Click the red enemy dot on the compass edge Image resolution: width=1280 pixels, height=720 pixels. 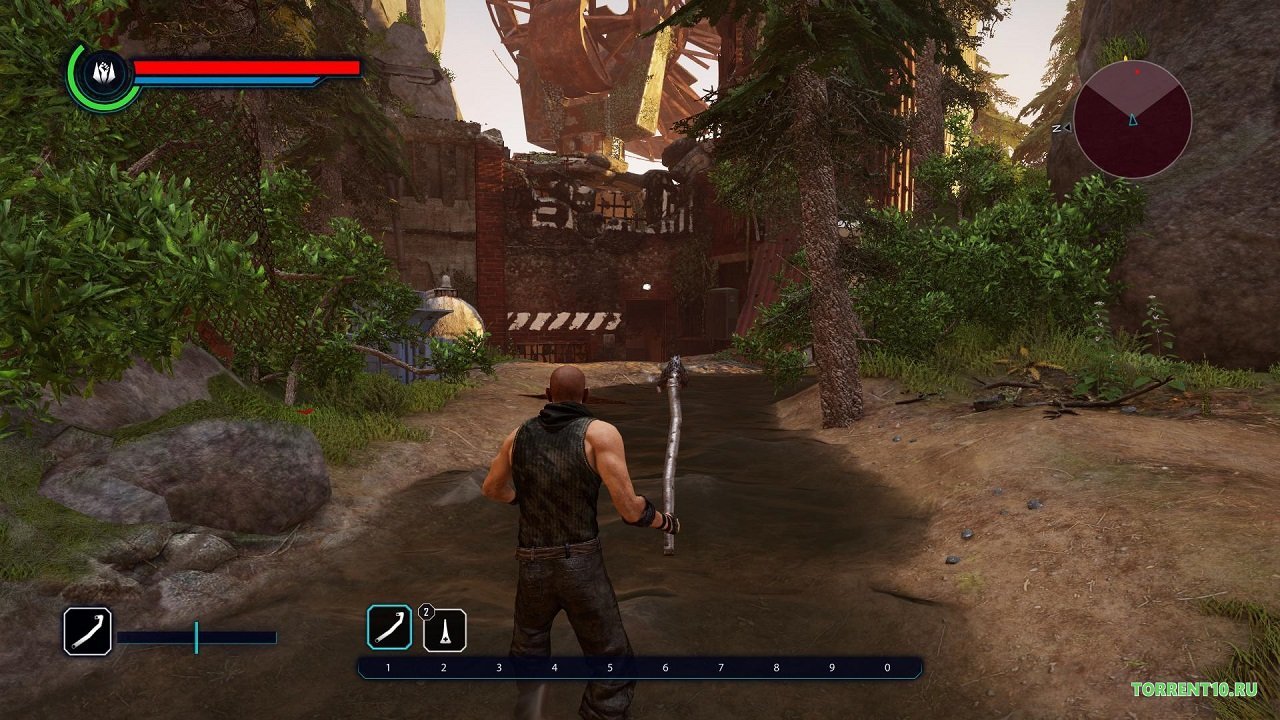(x=1137, y=71)
